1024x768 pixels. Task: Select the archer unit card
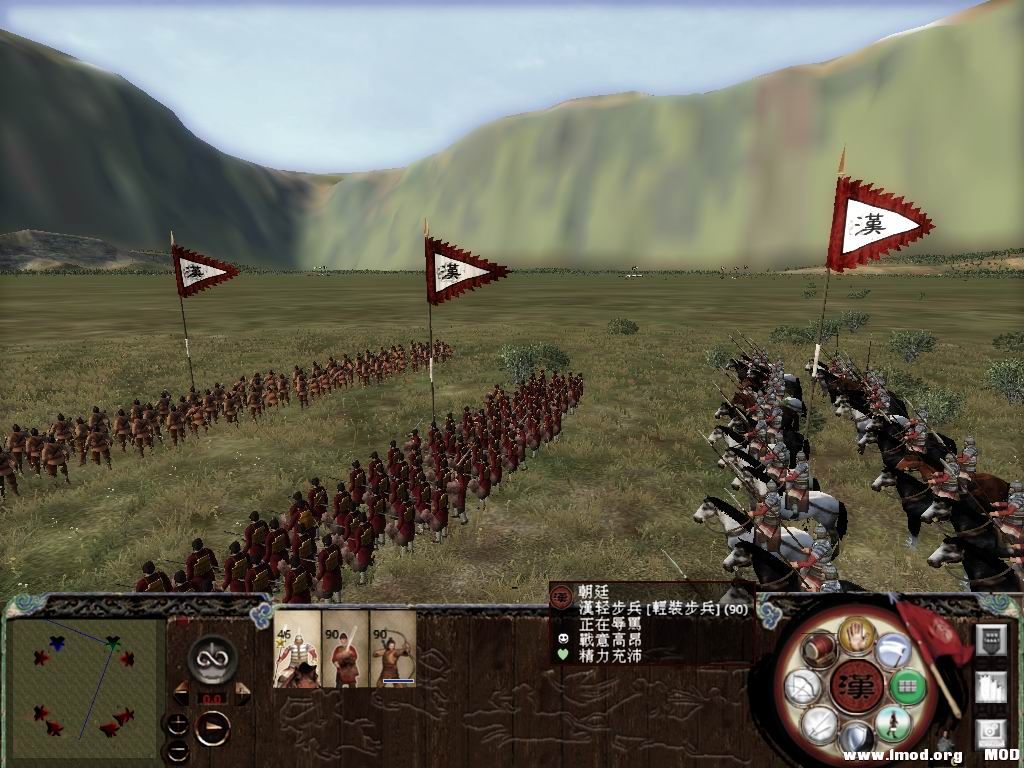[393, 648]
